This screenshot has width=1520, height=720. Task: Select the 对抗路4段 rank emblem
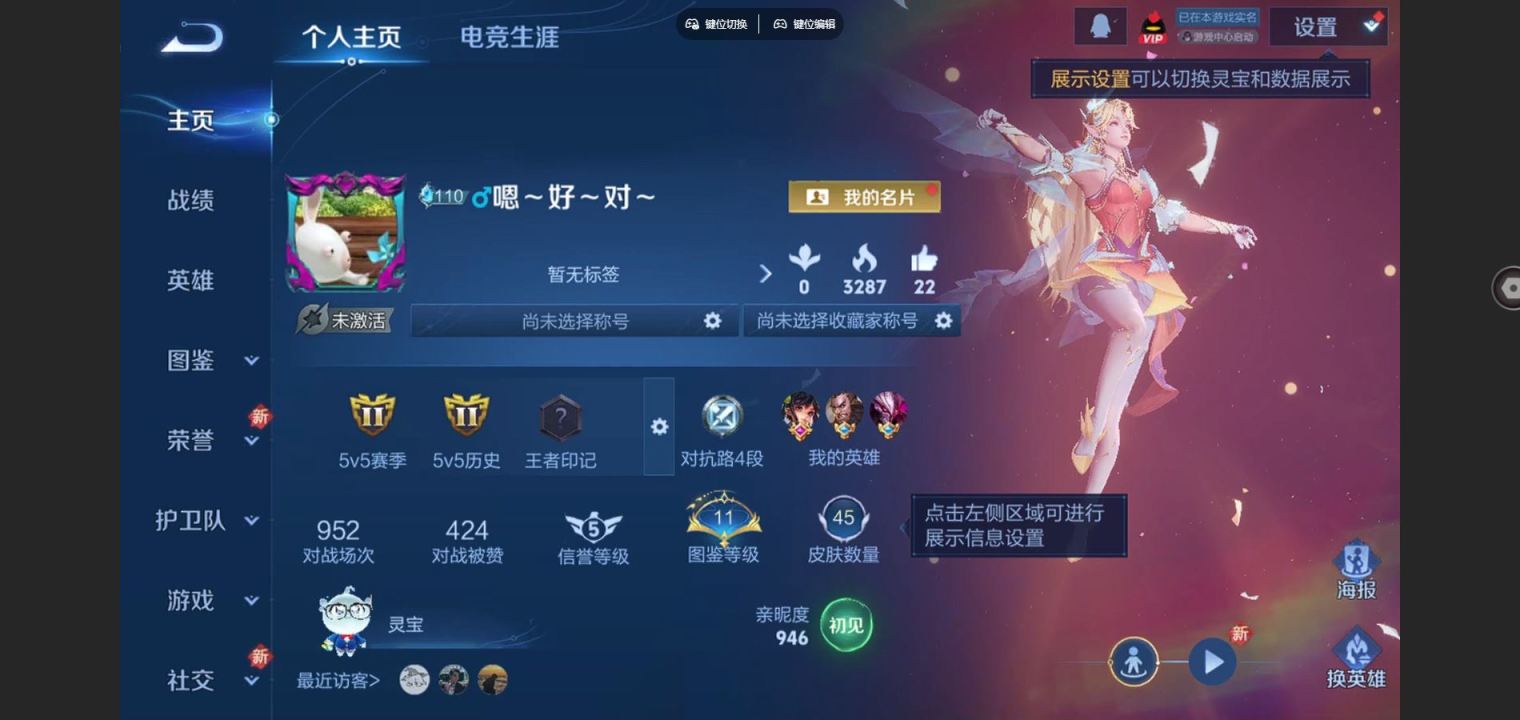pyautogui.click(x=722, y=416)
